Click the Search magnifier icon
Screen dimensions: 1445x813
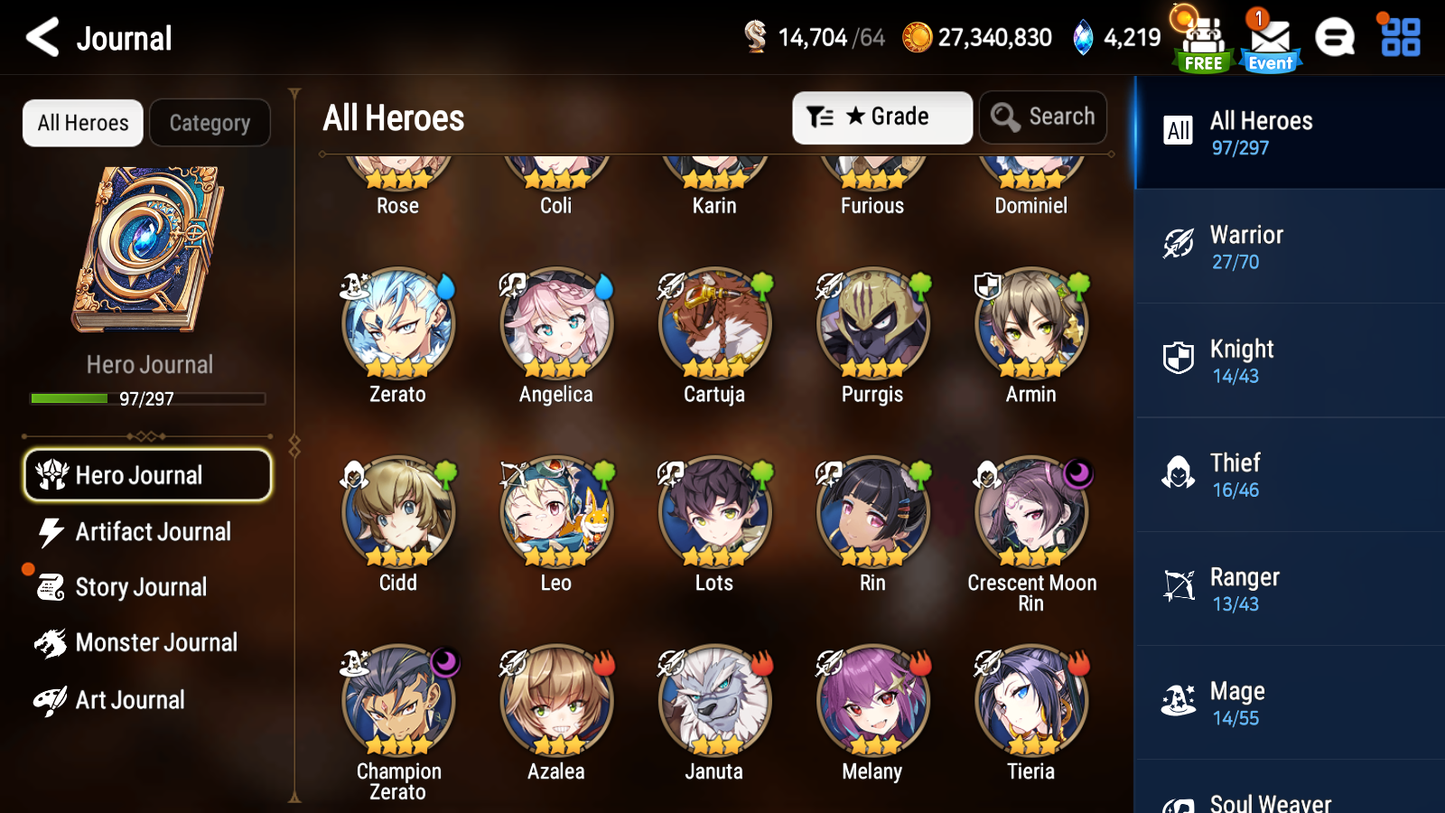click(1005, 117)
